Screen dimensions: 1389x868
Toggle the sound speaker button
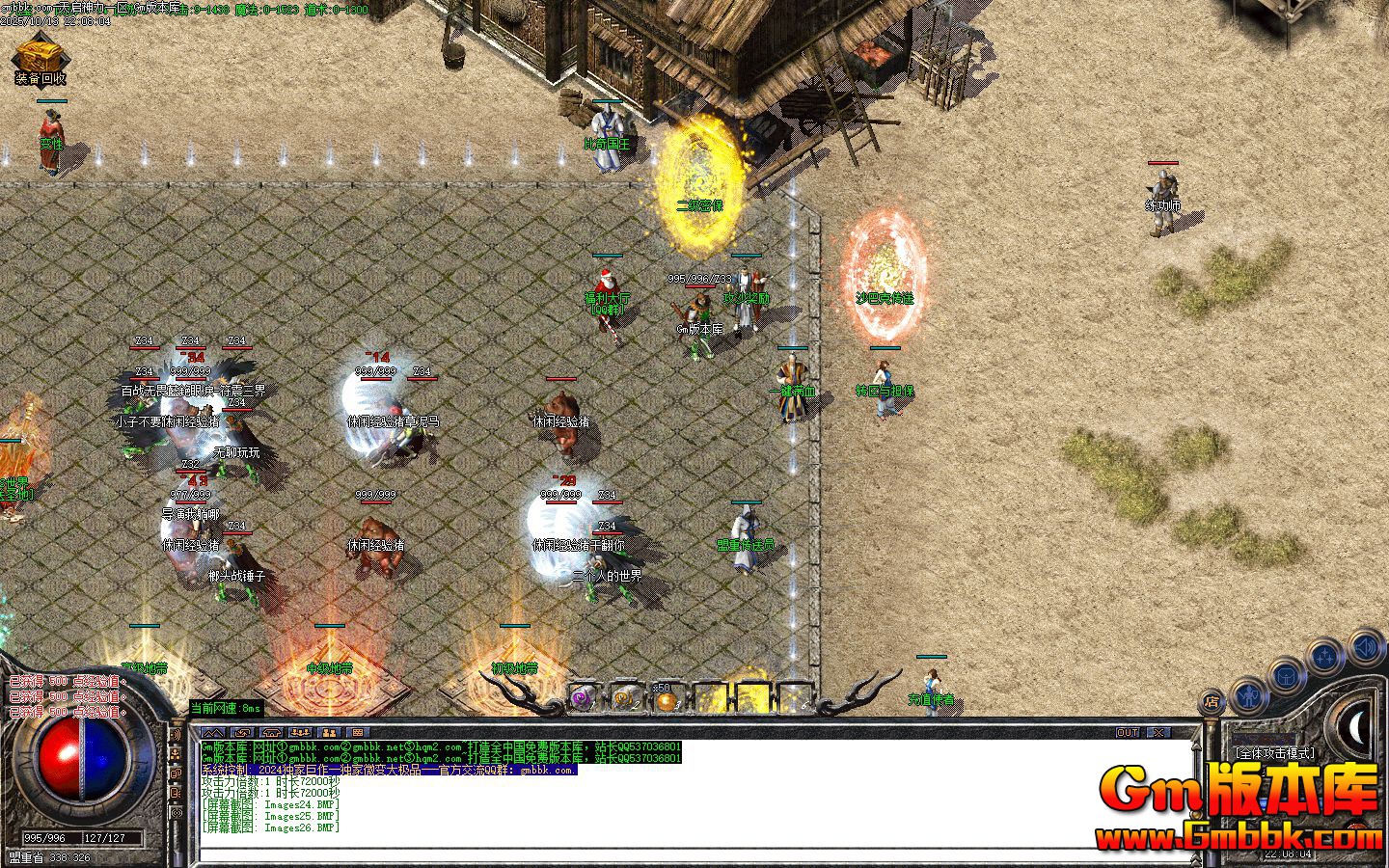coord(1367,644)
